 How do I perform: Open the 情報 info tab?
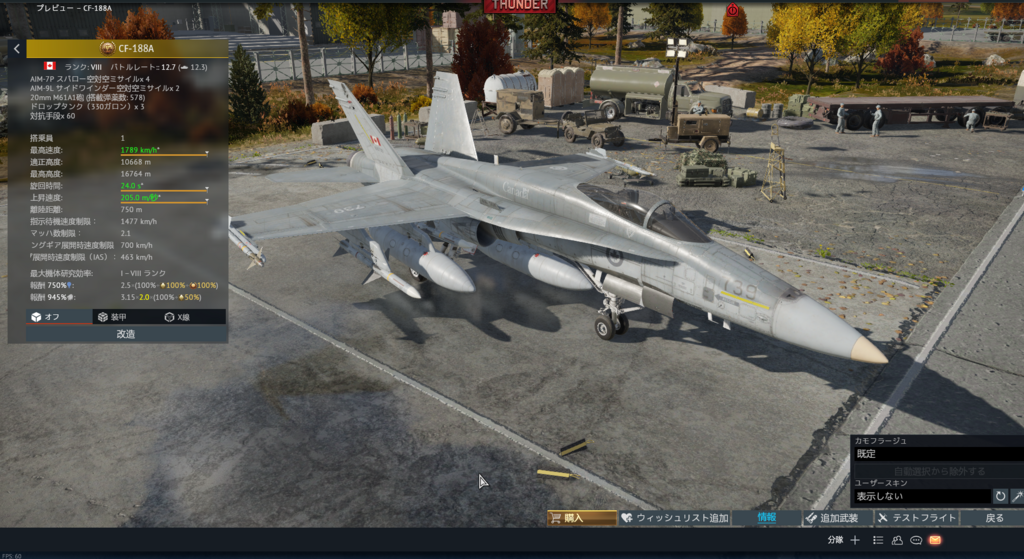point(766,518)
